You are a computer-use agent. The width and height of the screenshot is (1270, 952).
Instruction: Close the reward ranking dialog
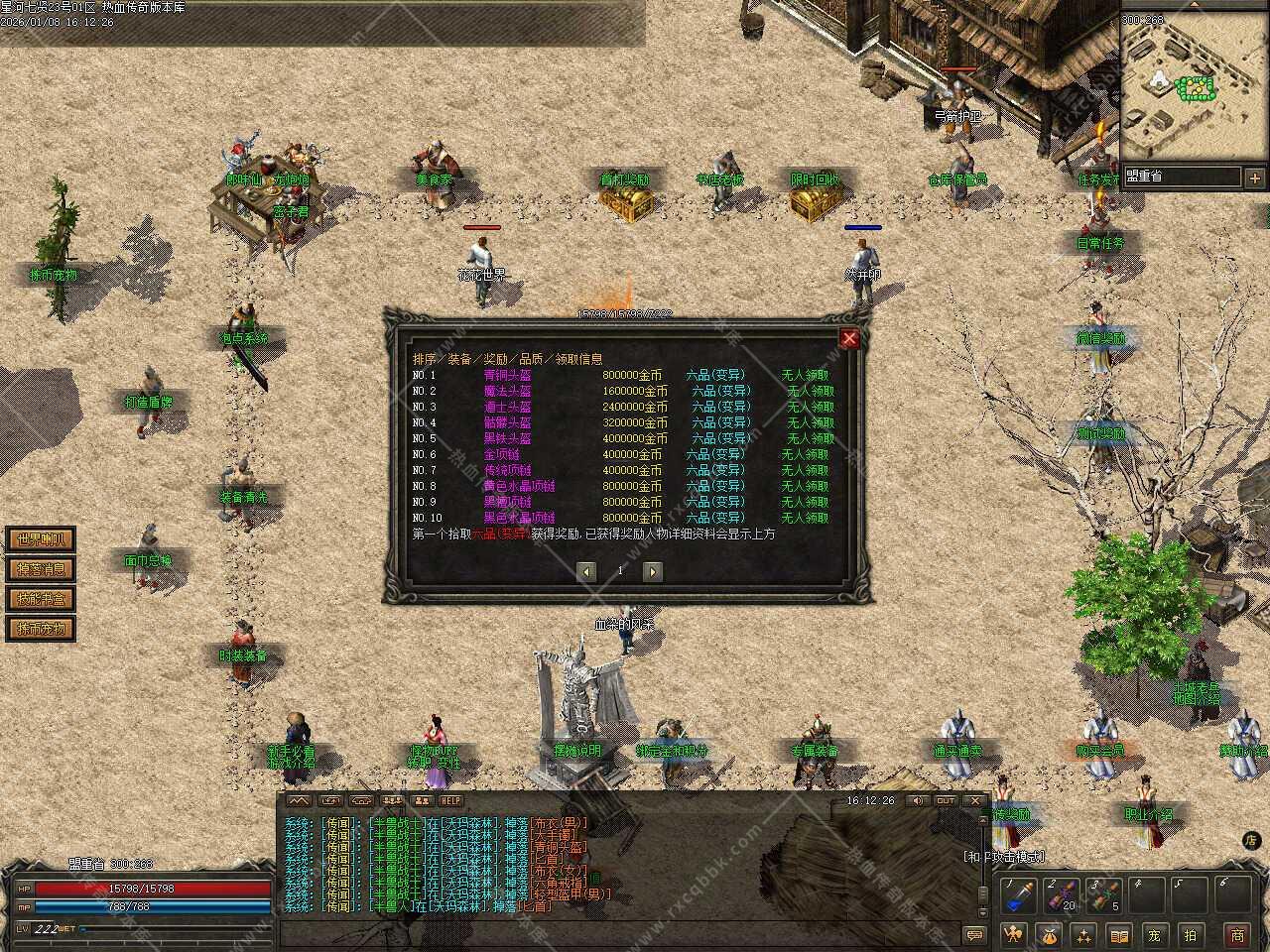(x=849, y=338)
